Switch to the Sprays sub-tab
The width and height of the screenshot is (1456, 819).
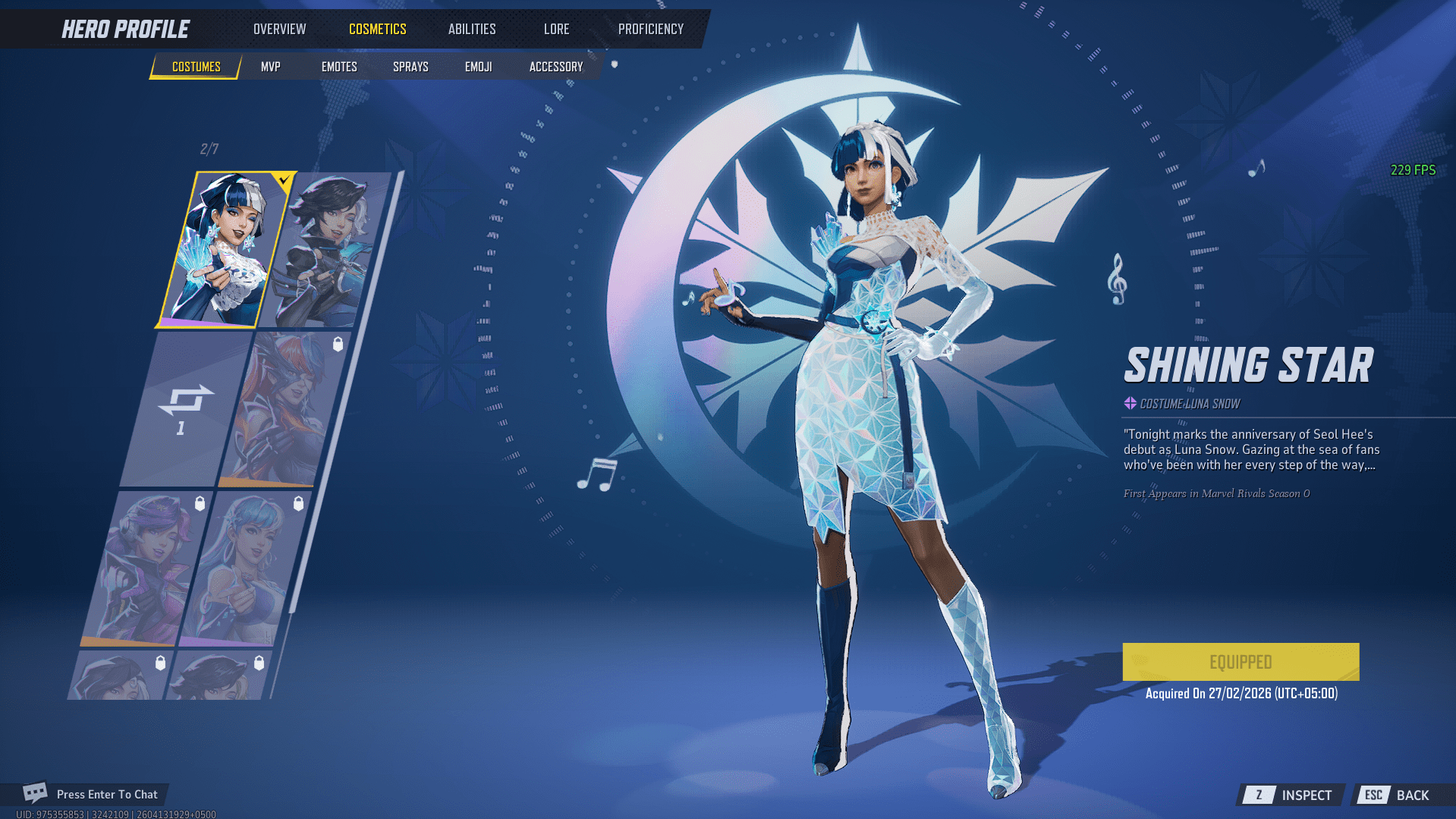tap(410, 67)
